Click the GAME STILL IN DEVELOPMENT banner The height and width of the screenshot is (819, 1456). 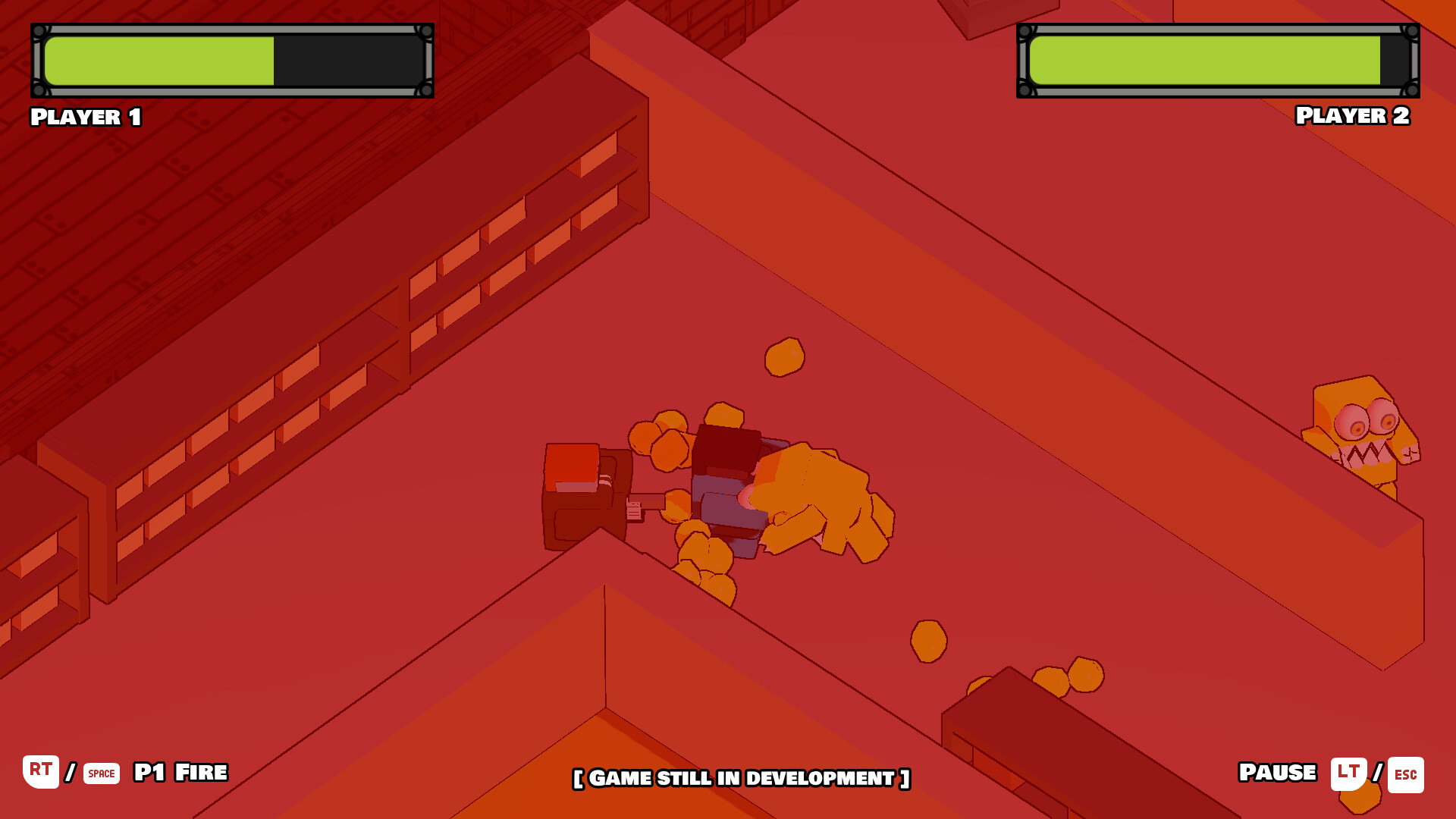pyautogui.click(x=740, y=778)
